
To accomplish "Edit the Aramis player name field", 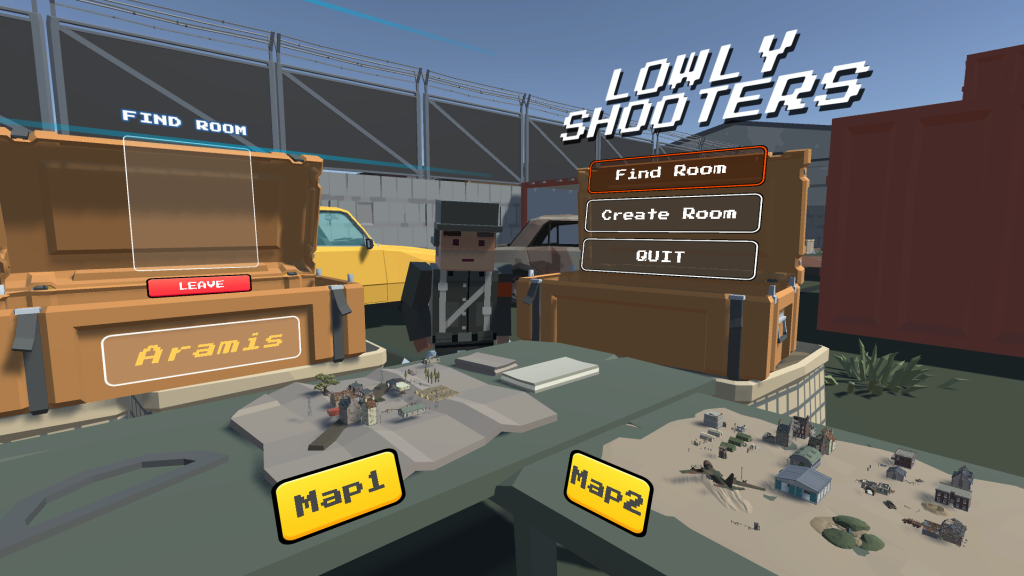I will point(202,351).
